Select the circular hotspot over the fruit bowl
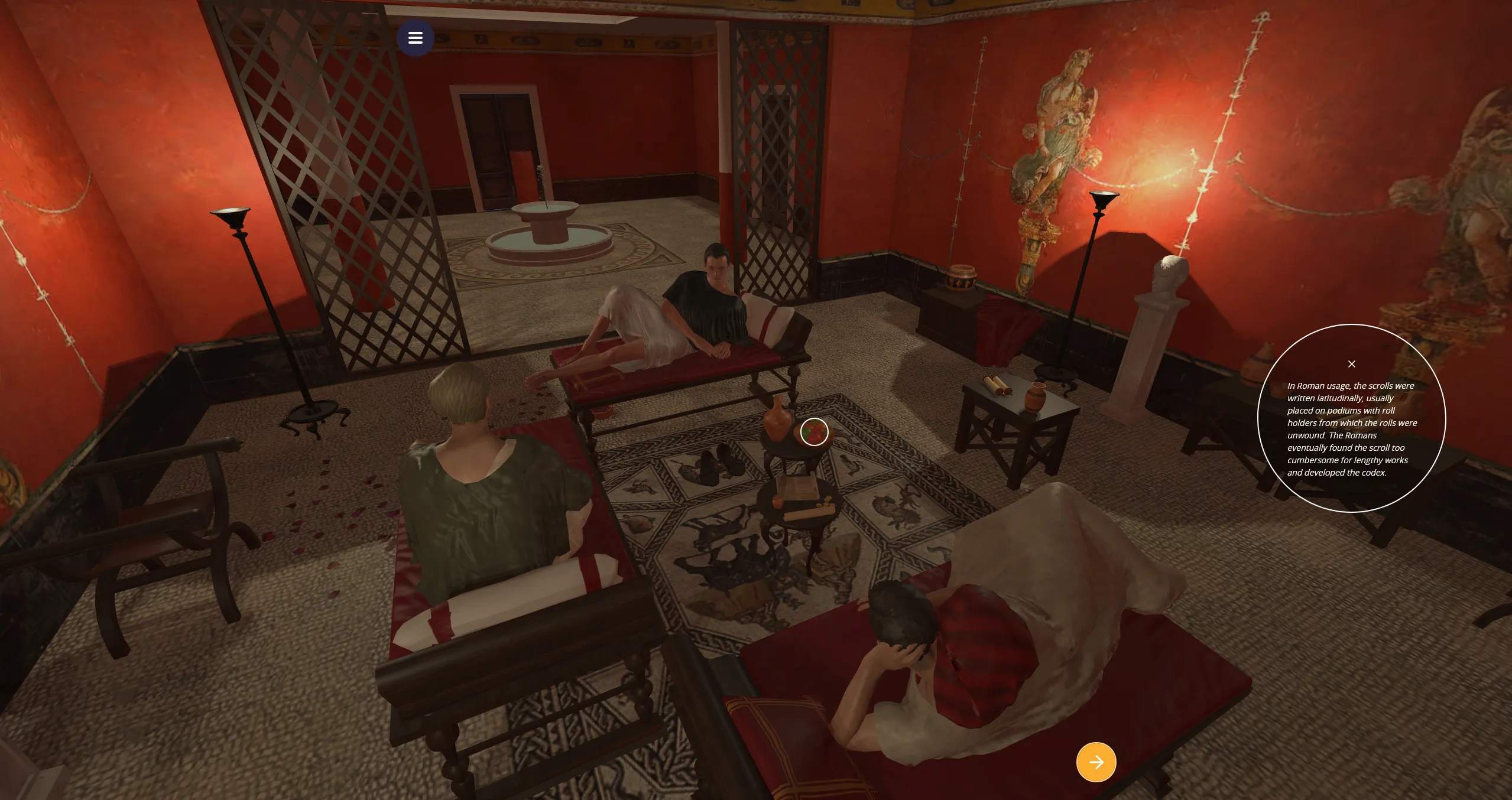Image resolution: width=1512 pixels, height=800 pixels. [814, 432]
